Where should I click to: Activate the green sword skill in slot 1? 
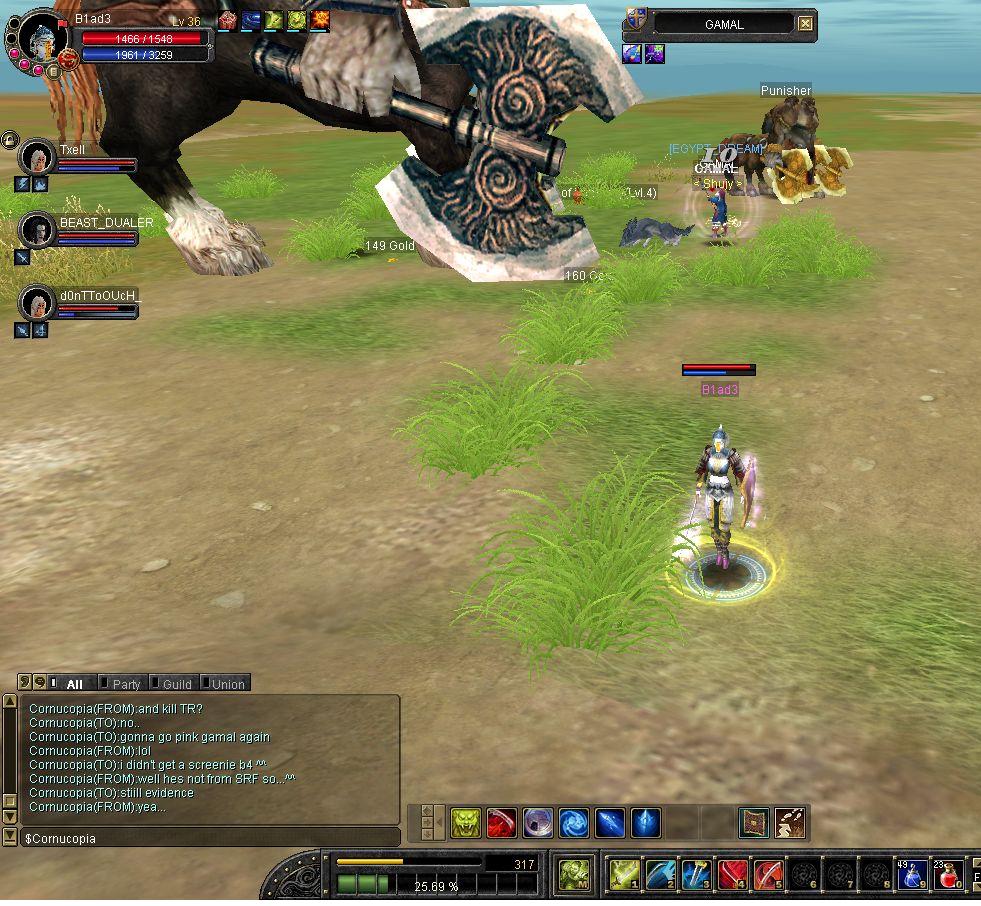click(624, 875)
